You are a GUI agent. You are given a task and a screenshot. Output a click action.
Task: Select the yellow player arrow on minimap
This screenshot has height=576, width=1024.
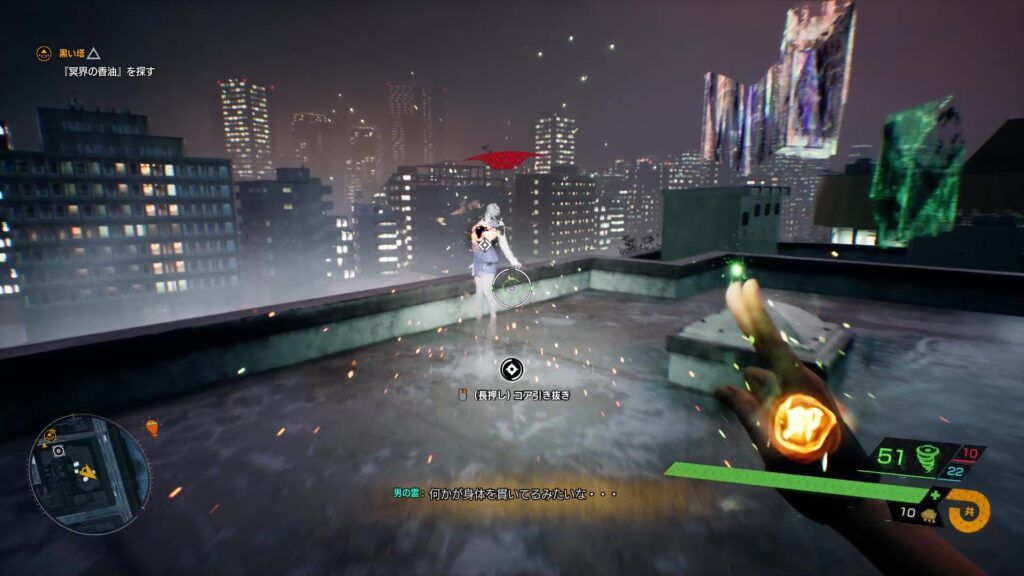(89, 472)
